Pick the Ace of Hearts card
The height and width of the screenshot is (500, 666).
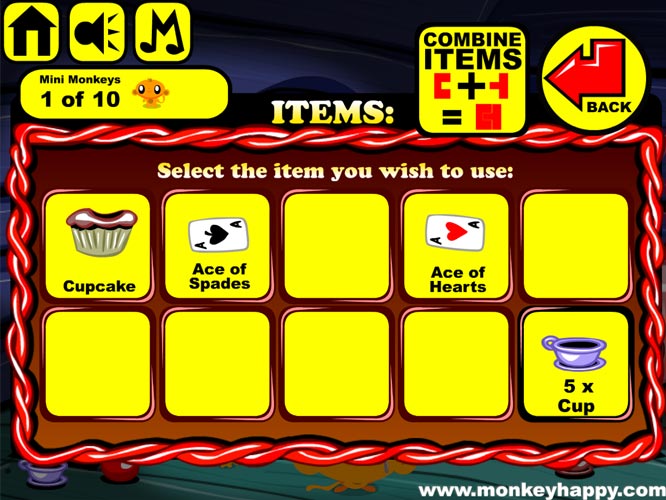[456, 246]
